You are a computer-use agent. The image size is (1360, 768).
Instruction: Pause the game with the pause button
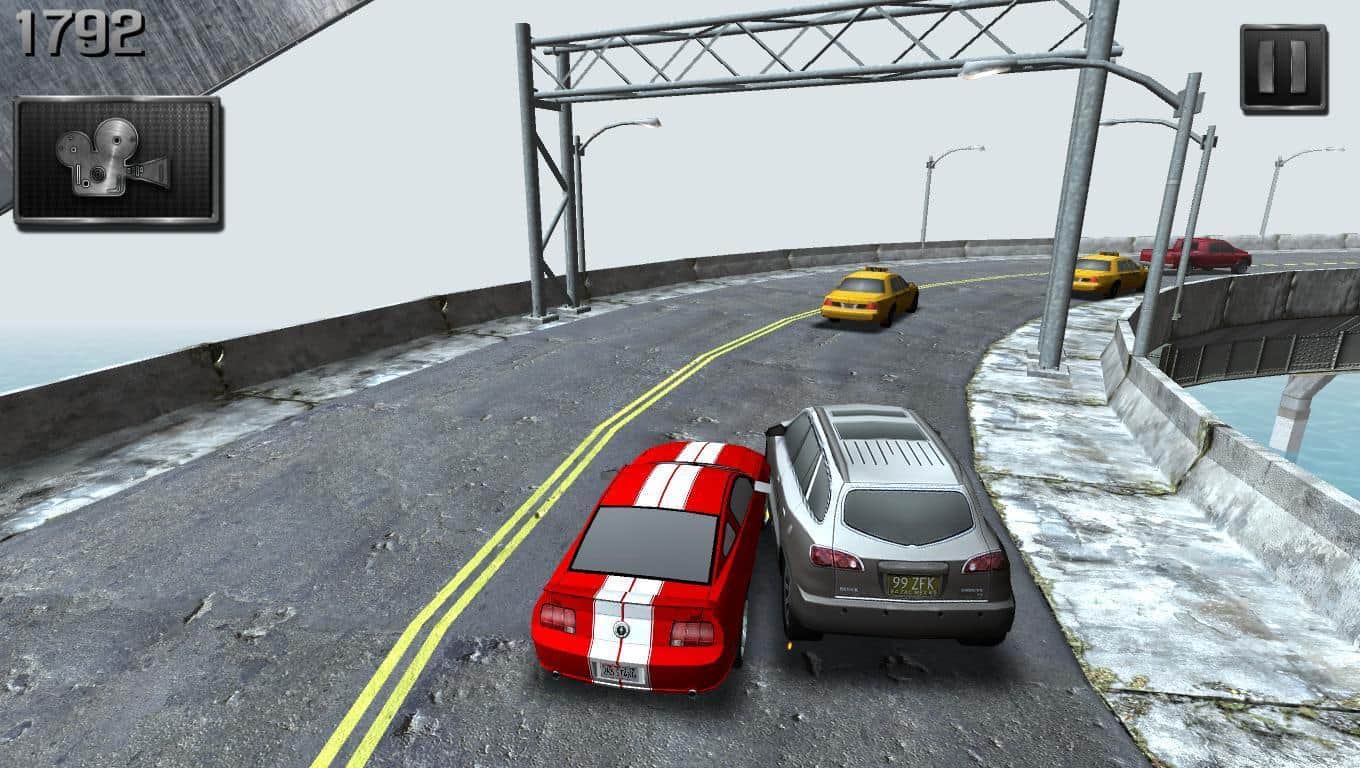point(1283,68)
